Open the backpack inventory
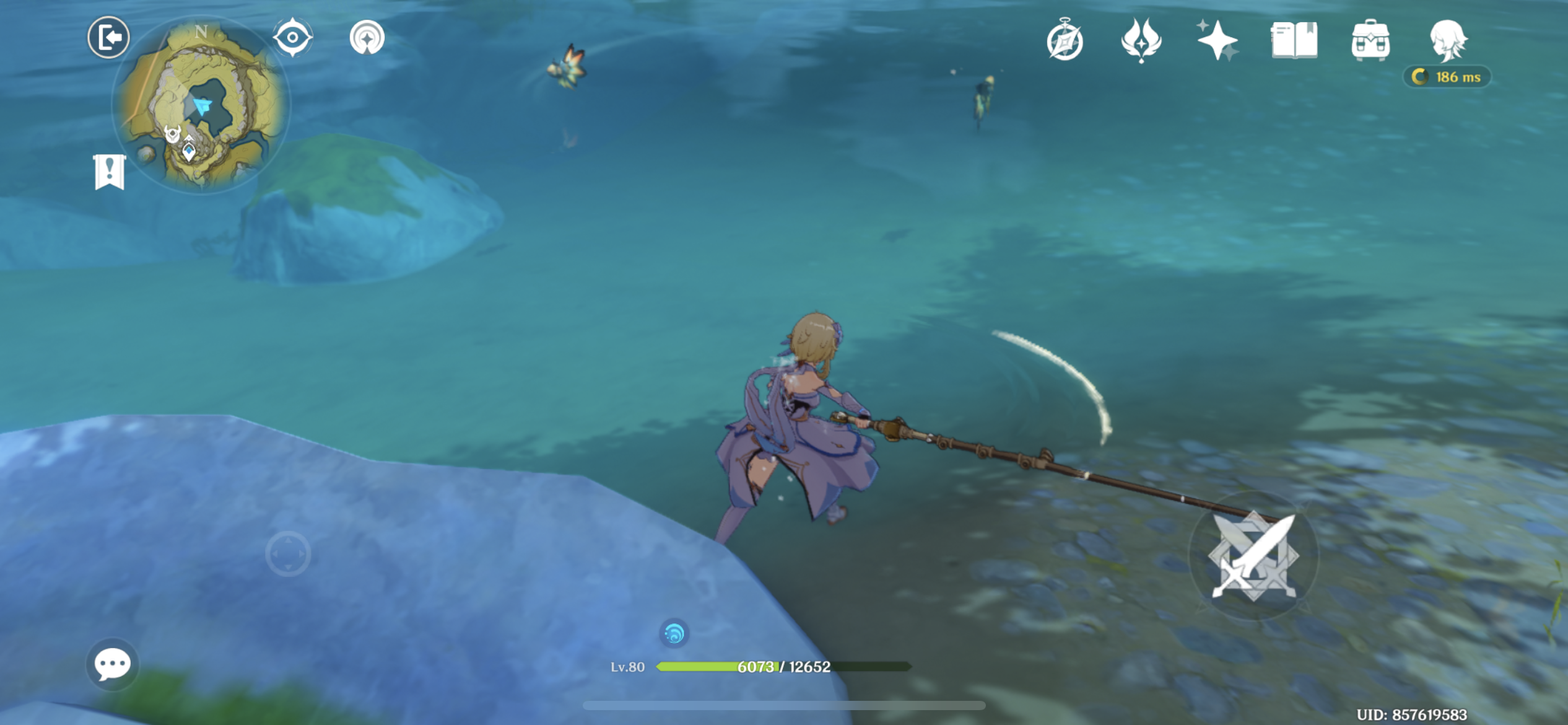Image resolution: width=1568 pixels, height=725 pixels. (x=1370, y=41)
